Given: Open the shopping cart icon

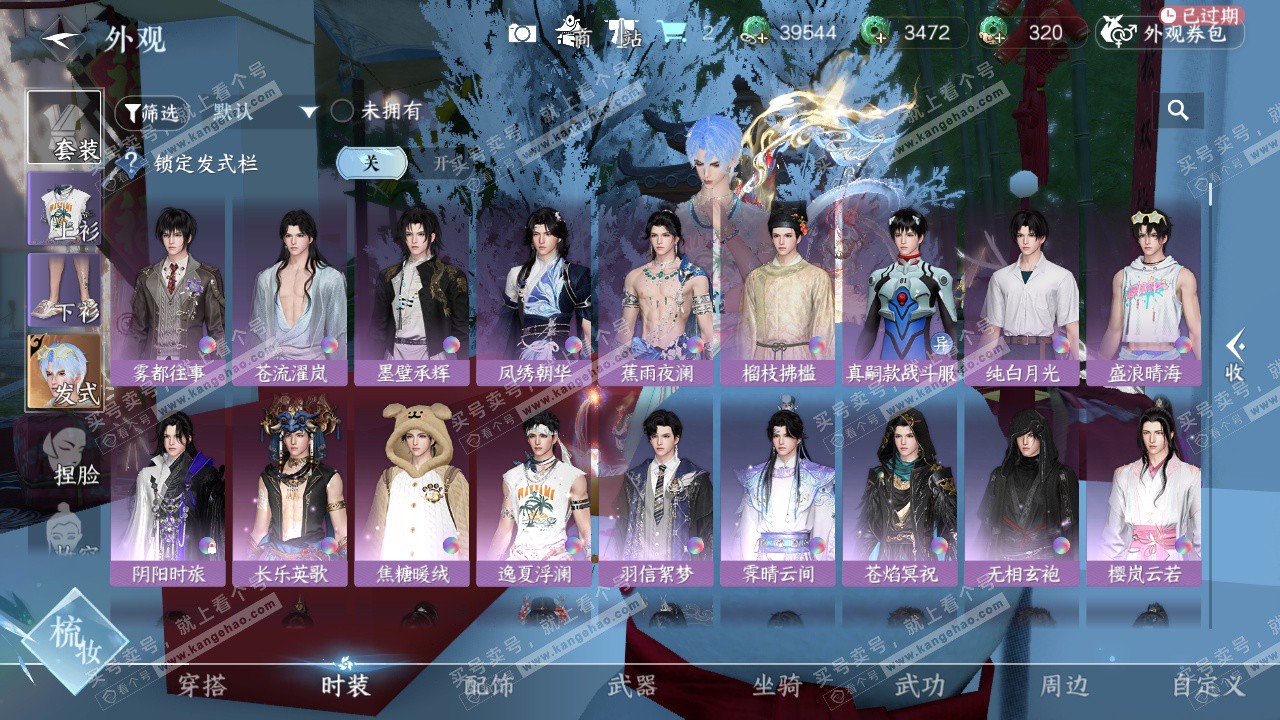Looking at the screenshot, I should coord(672,33).
